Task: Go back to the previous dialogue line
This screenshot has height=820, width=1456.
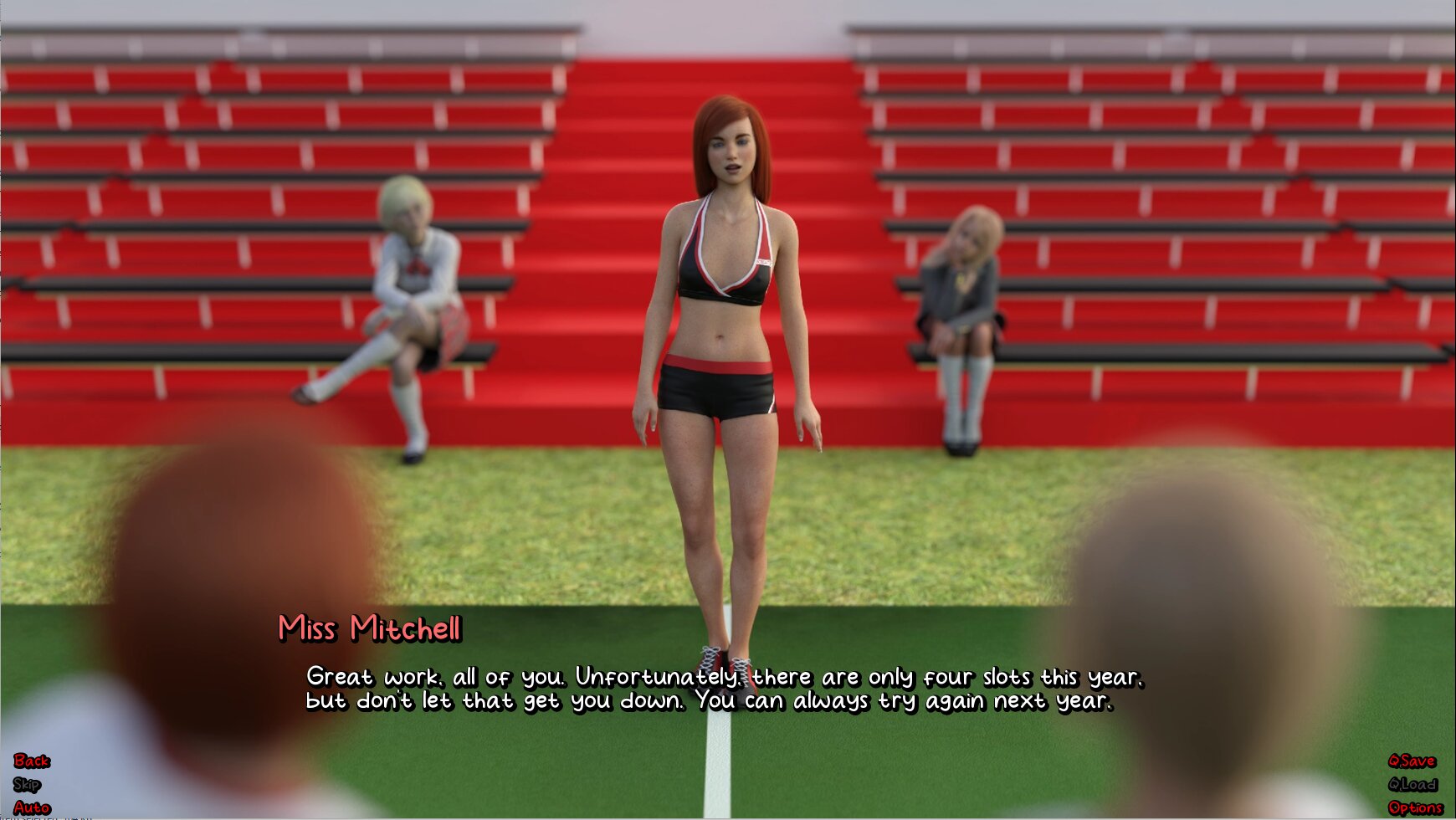Action: point(31,761)
